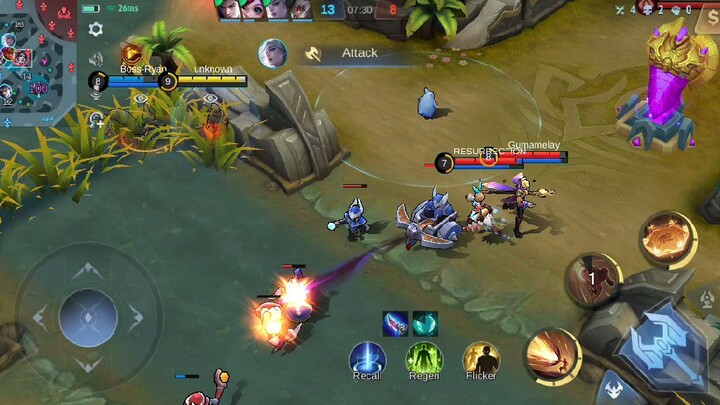Open settings with the gear icon
Viewport: 720px width, 405px height.
point(96,29)
